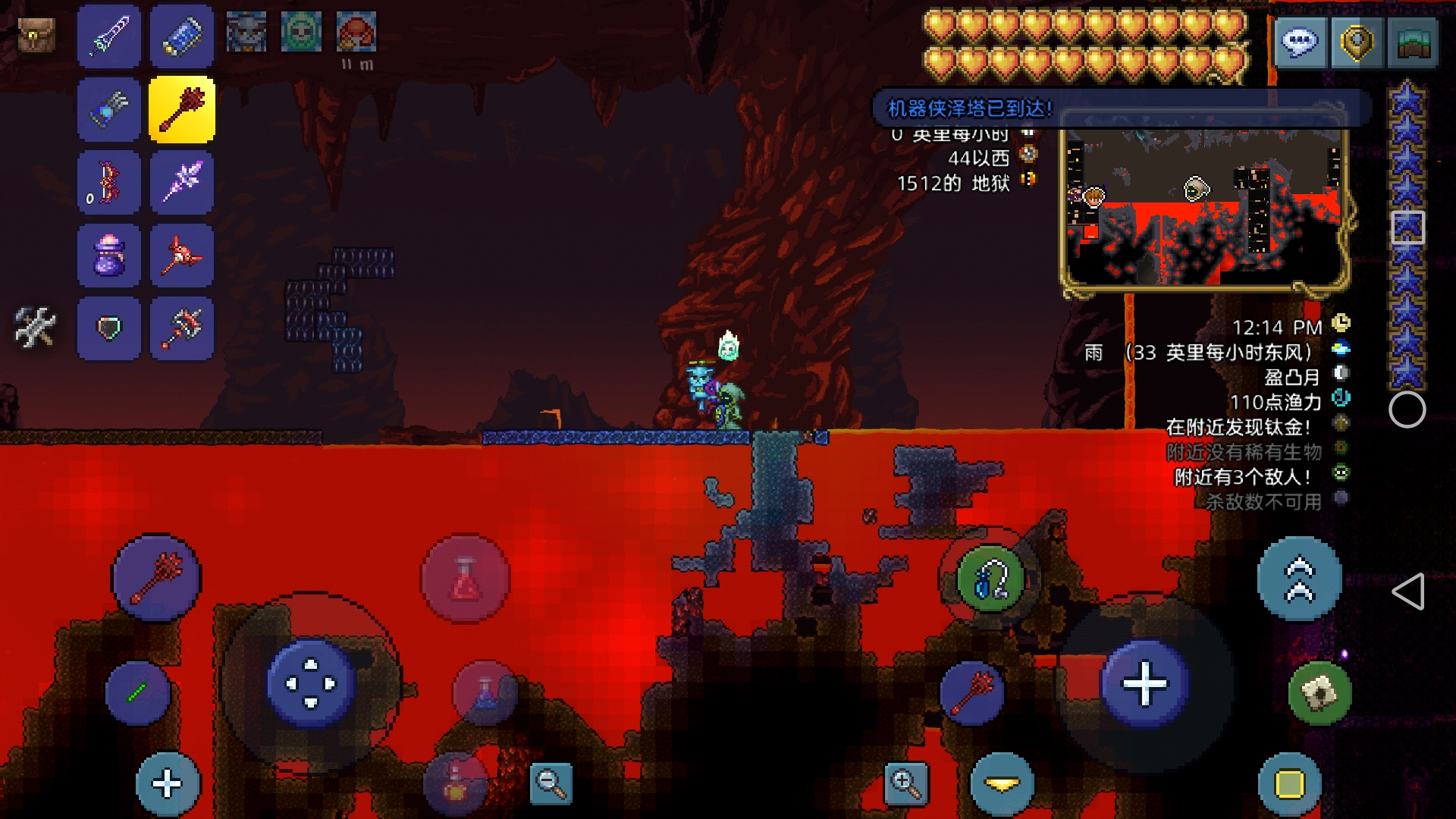This screenshot has height=819, width=1456.
Task: Tap the Android back triangle
Action: [x=1408, y=591]
